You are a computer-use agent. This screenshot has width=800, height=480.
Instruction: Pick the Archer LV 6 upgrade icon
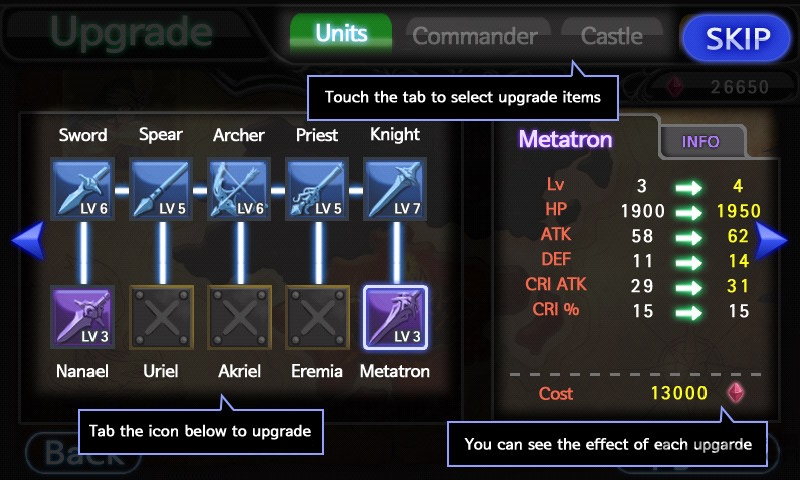[239, 189]
